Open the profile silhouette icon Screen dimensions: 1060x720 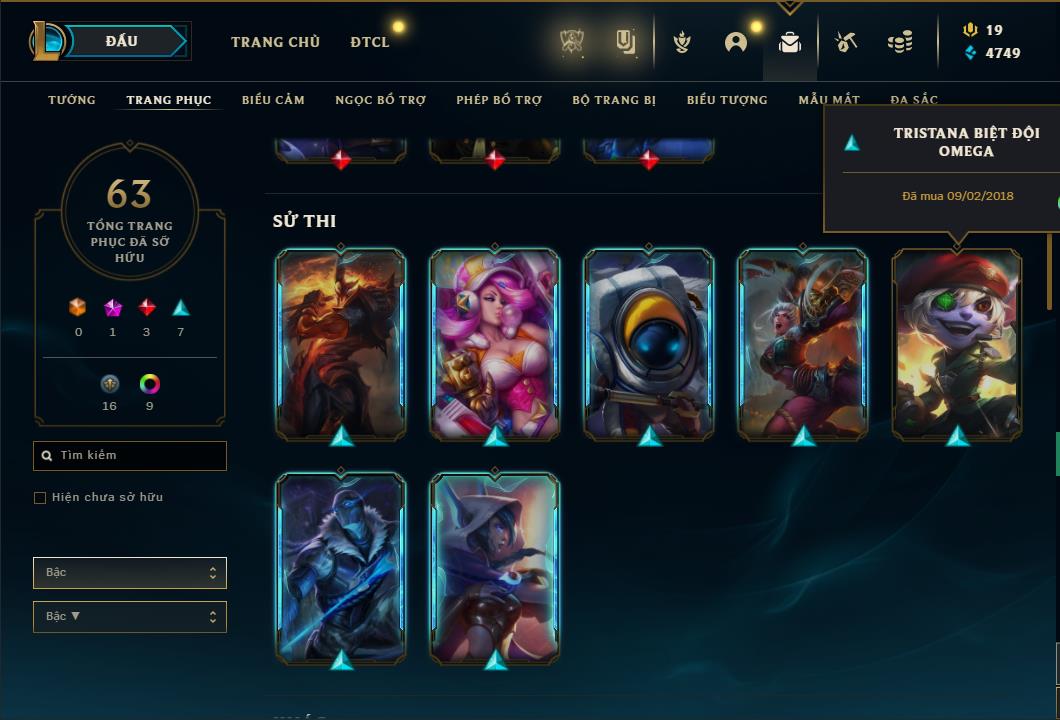[x=736, y=42]
